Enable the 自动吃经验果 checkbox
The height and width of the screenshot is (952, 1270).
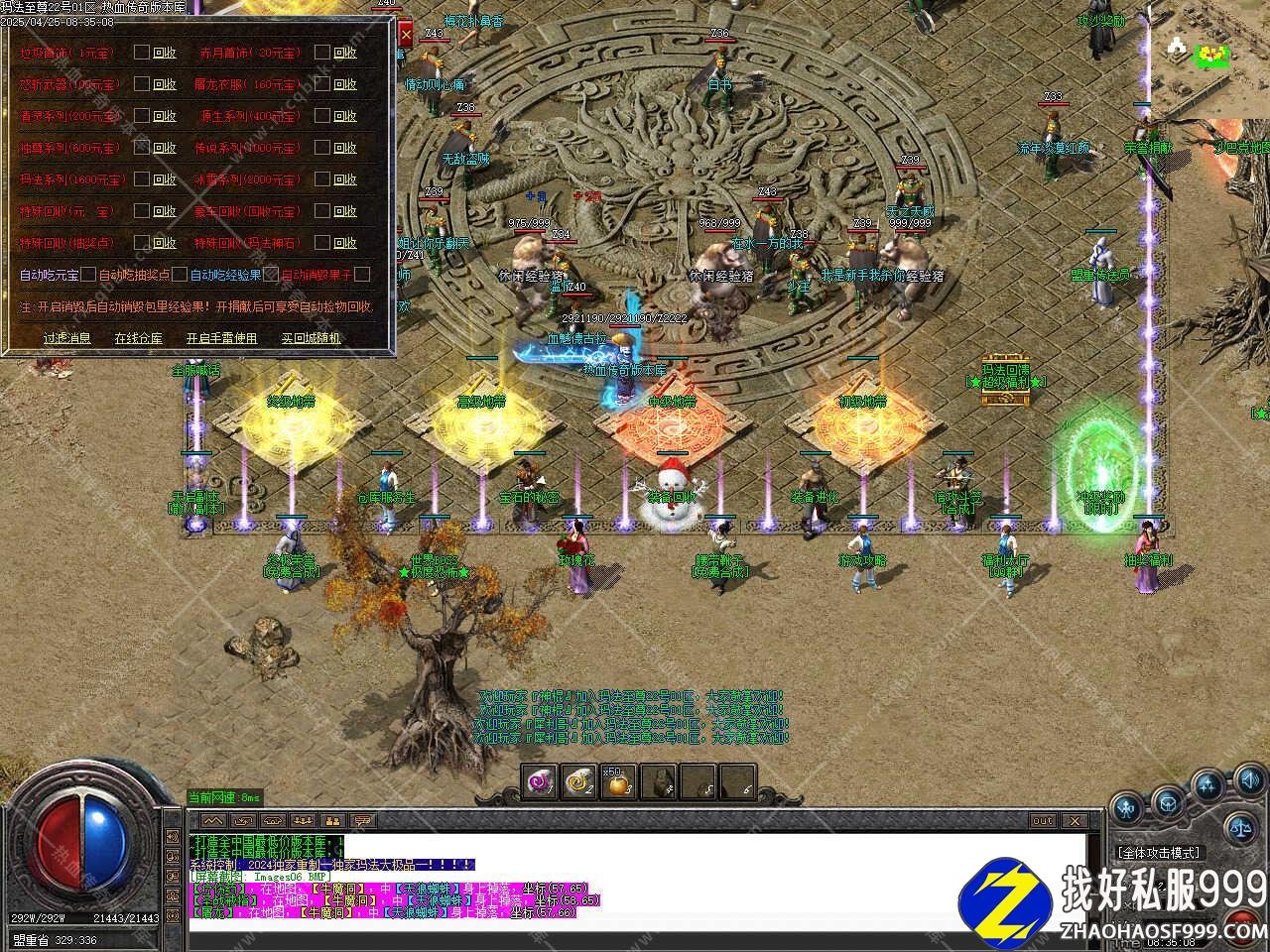coord(271,275)
